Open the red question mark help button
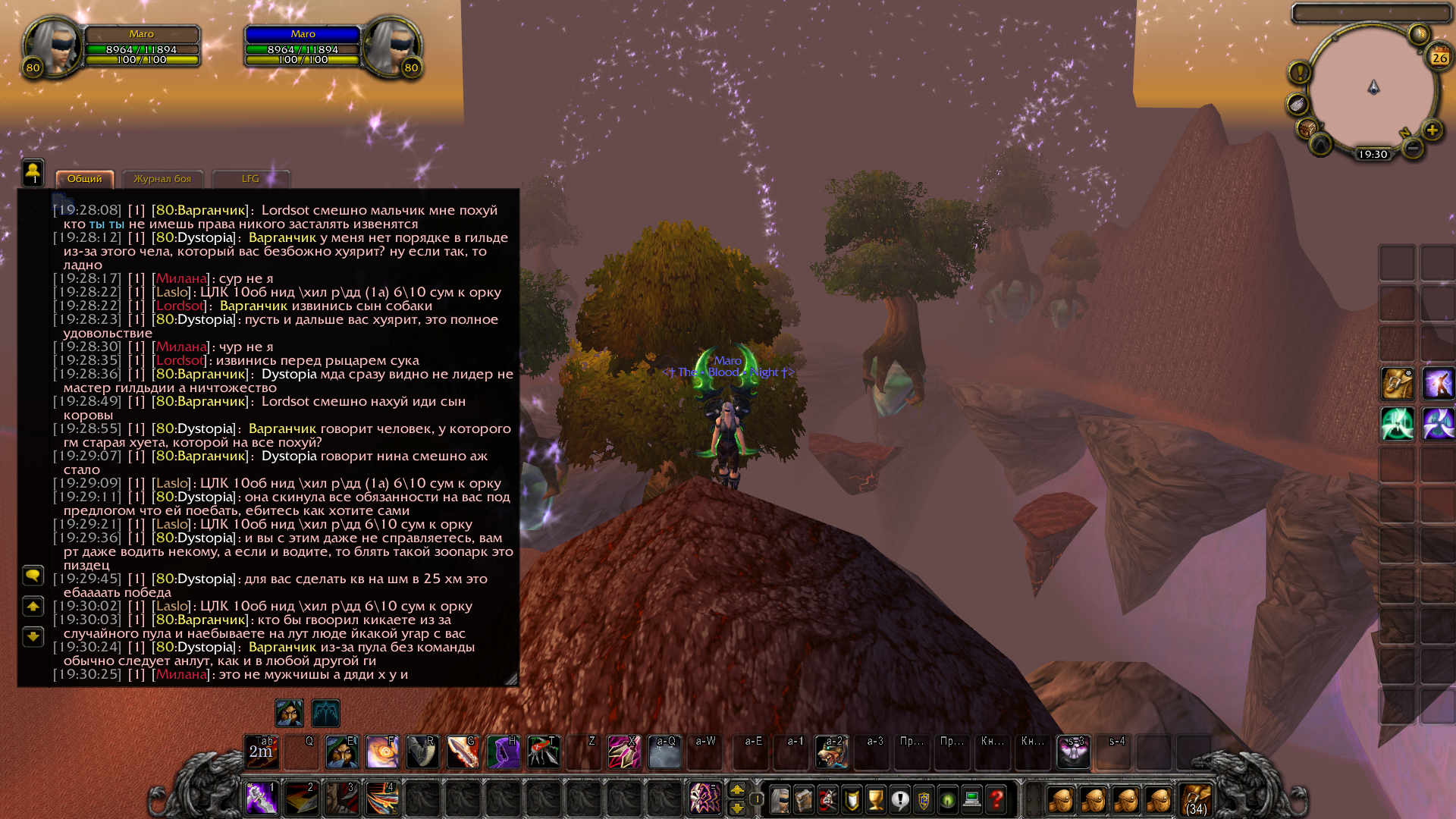This screenshot has height=819, width=1456. (996, 799)
